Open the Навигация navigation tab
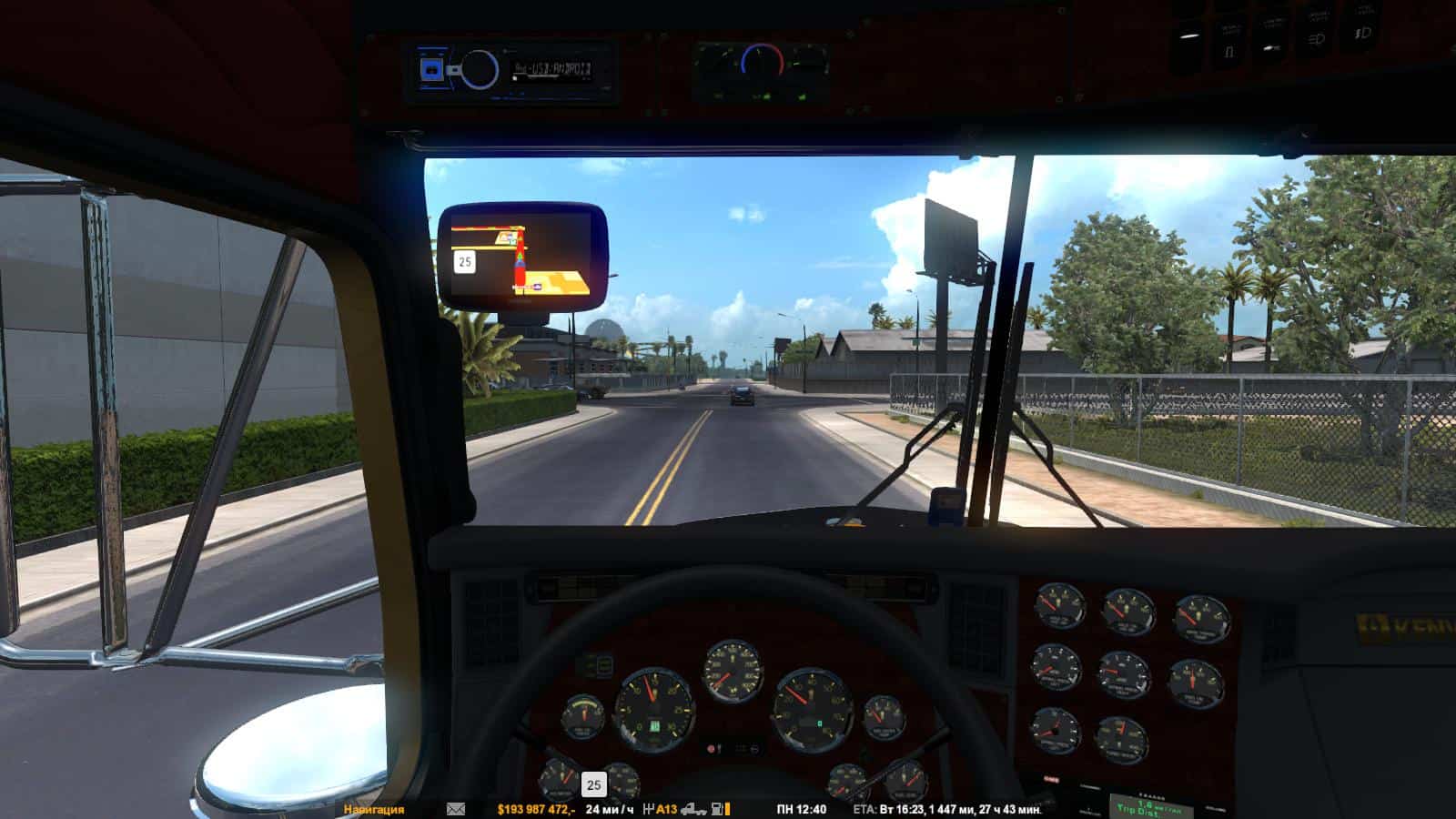This screenshot has width=1456, height=819. [374, 809]
